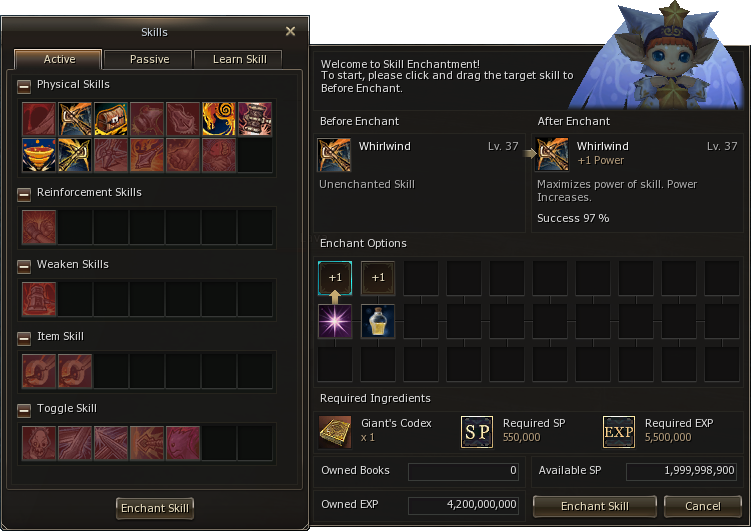This screenshot has width=751, height=531.
Task: Collapse the Weaken Skills section
Action: tap(24, 265)
